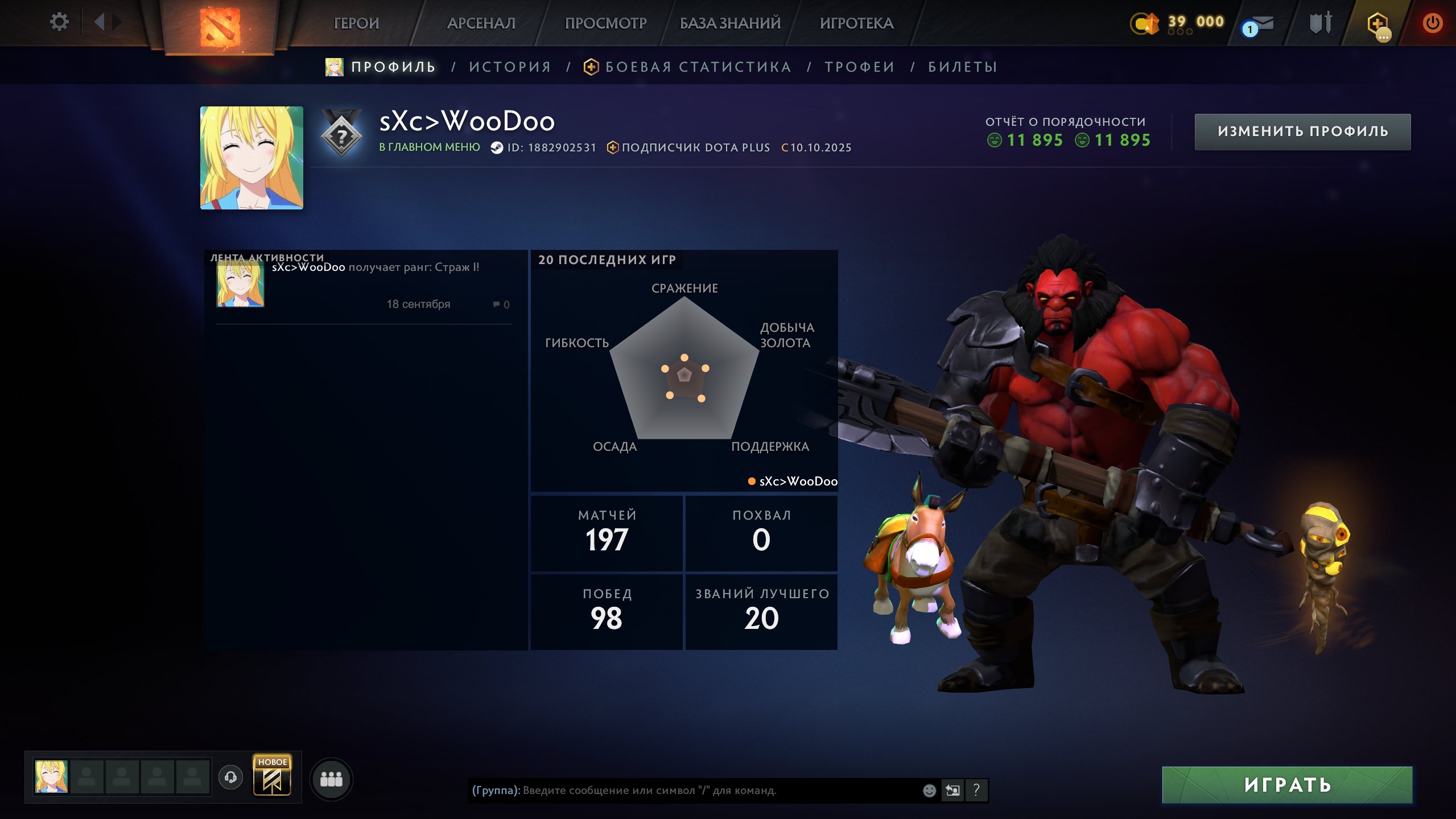This screenshot has width=1456, height=819.
Task: View the БИЛЕТЫ tab
Action: point(963,67)
